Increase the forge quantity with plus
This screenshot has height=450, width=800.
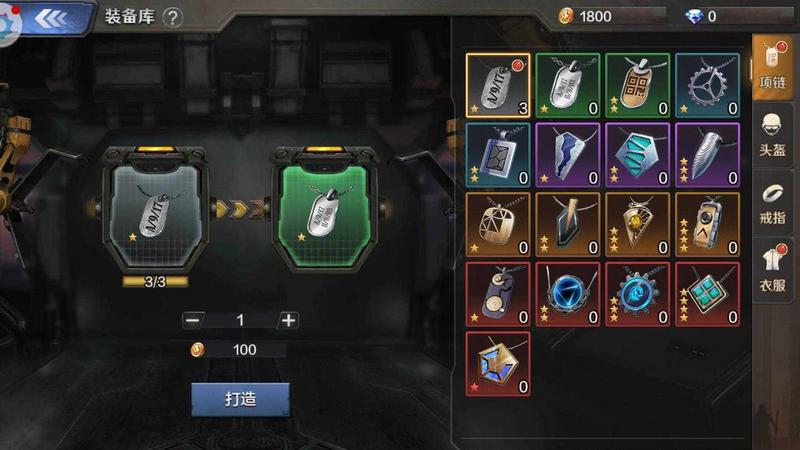(288, 320)
